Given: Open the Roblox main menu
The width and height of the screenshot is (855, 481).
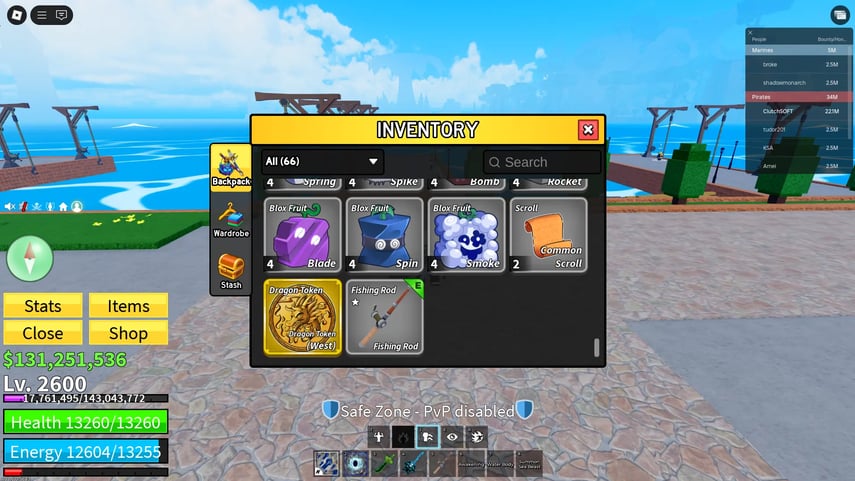Looking at the screenshot, I should (x=16, y=15).
